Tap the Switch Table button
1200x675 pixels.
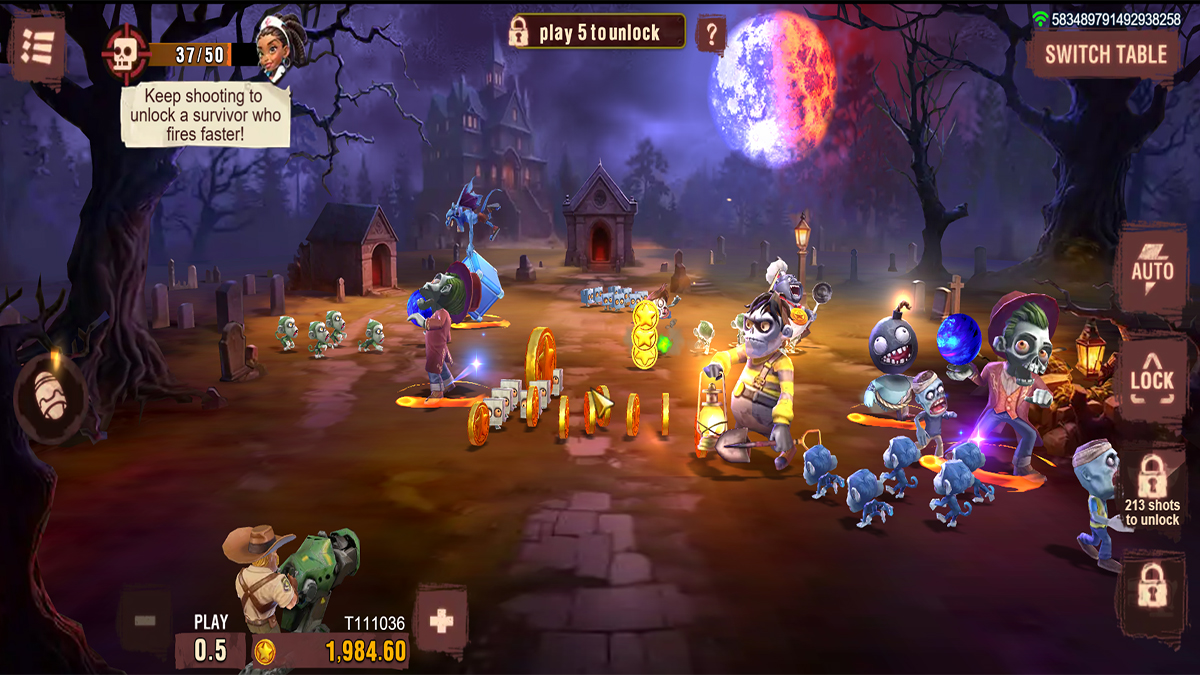point(1105,55)
